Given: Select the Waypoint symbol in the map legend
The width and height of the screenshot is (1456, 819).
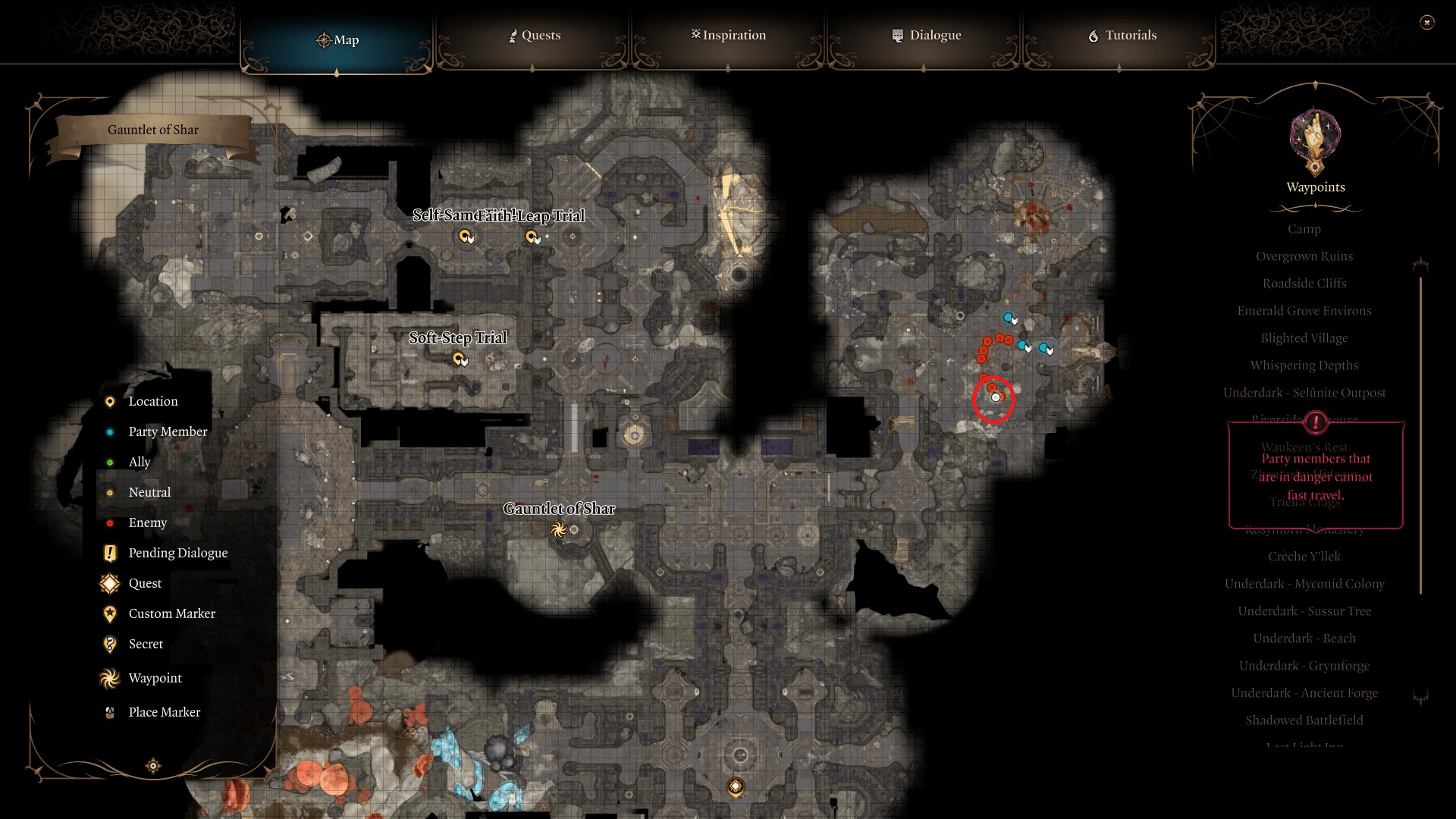Looking at the screenshot, I should click(x=109, y=677).
